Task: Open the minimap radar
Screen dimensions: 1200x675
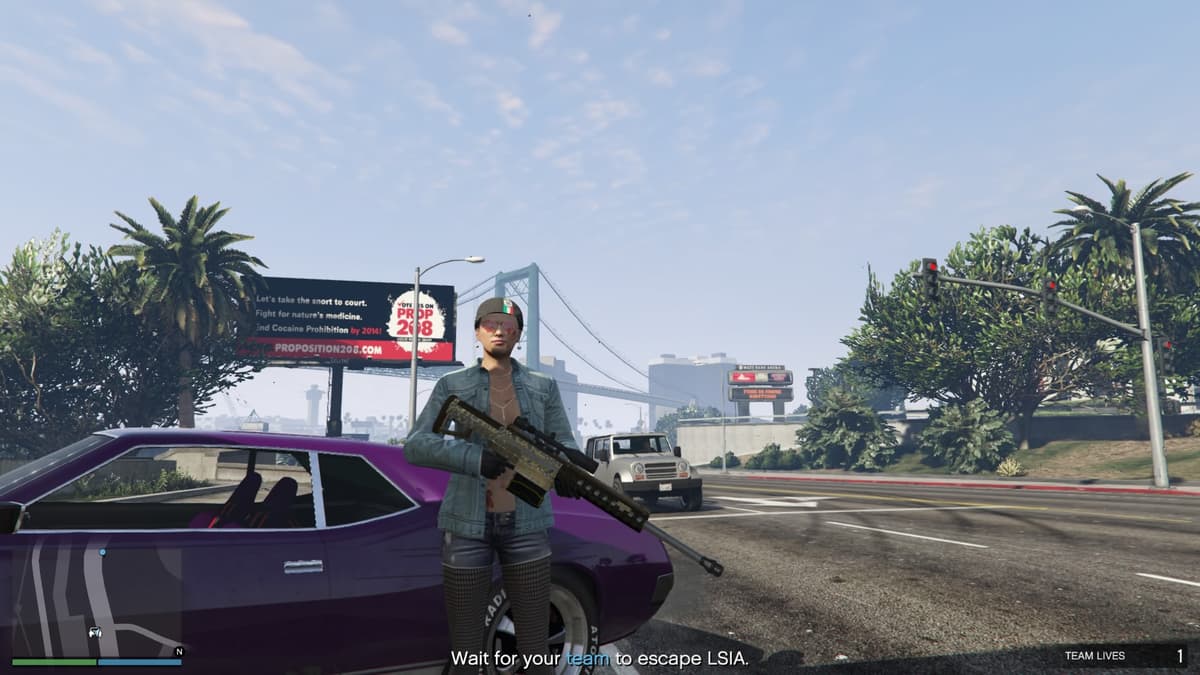Action: coord(97,598)
